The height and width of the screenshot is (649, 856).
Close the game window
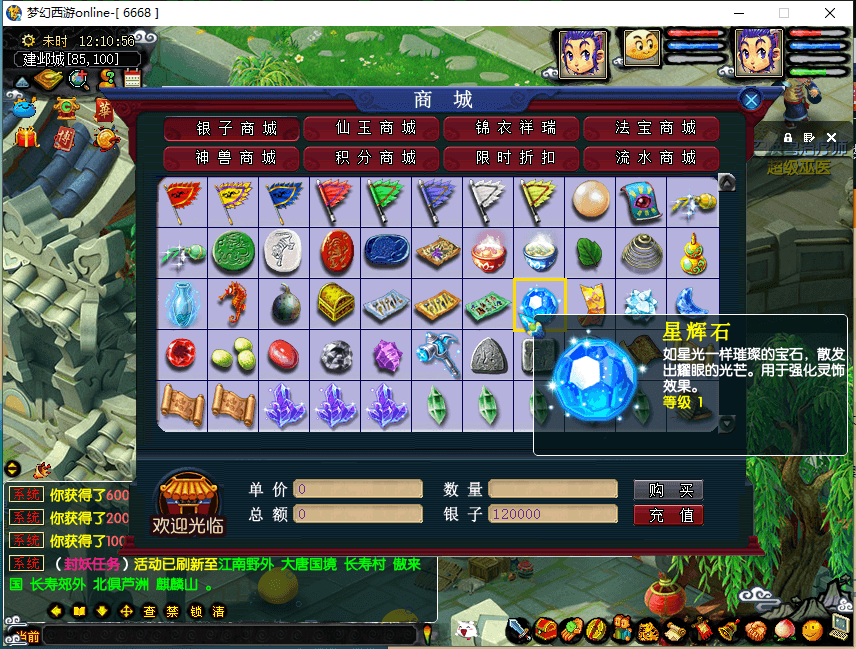(x=830, y=13)
